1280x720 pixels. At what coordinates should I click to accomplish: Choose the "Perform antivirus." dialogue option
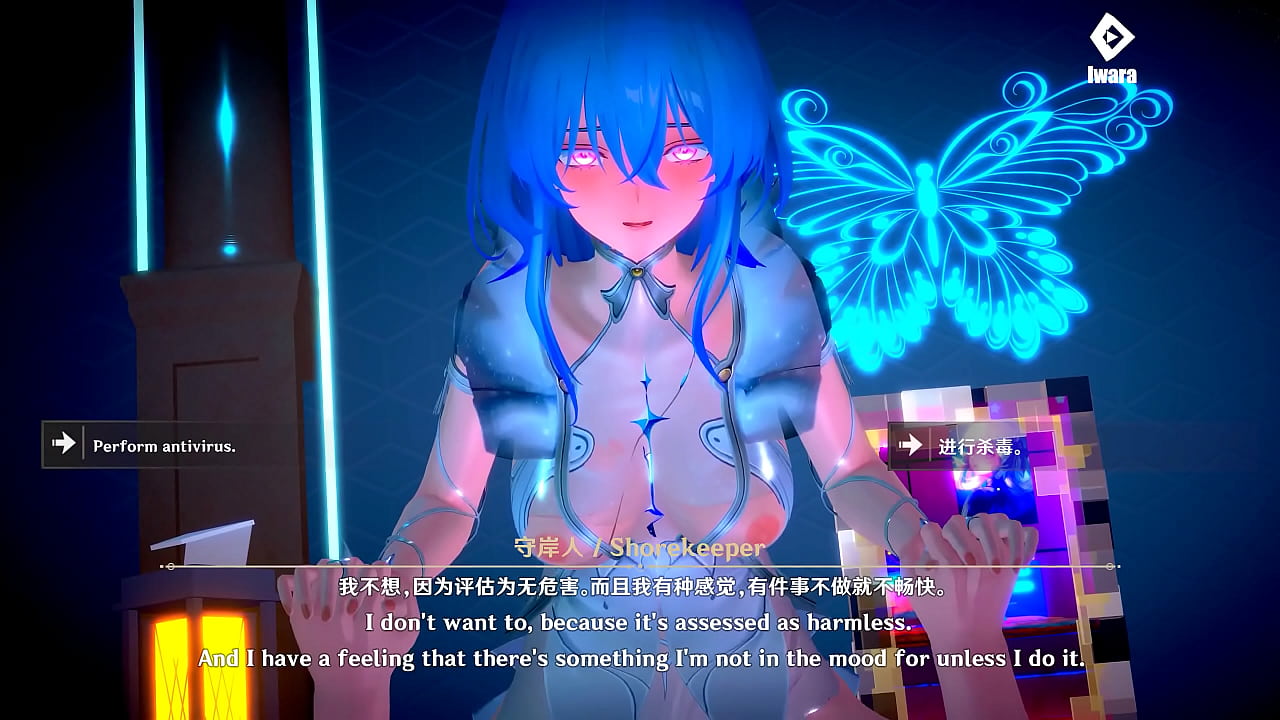[150, 445]
